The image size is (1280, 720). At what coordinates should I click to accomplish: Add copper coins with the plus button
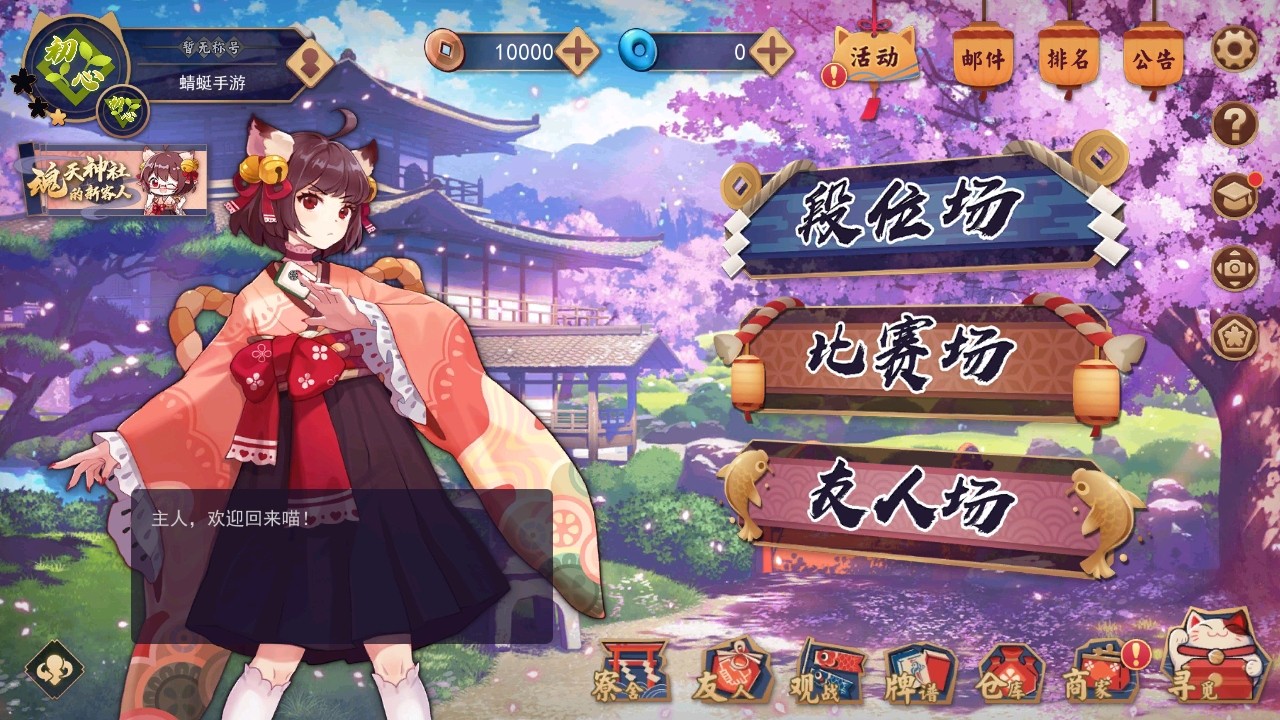point(578,52)
